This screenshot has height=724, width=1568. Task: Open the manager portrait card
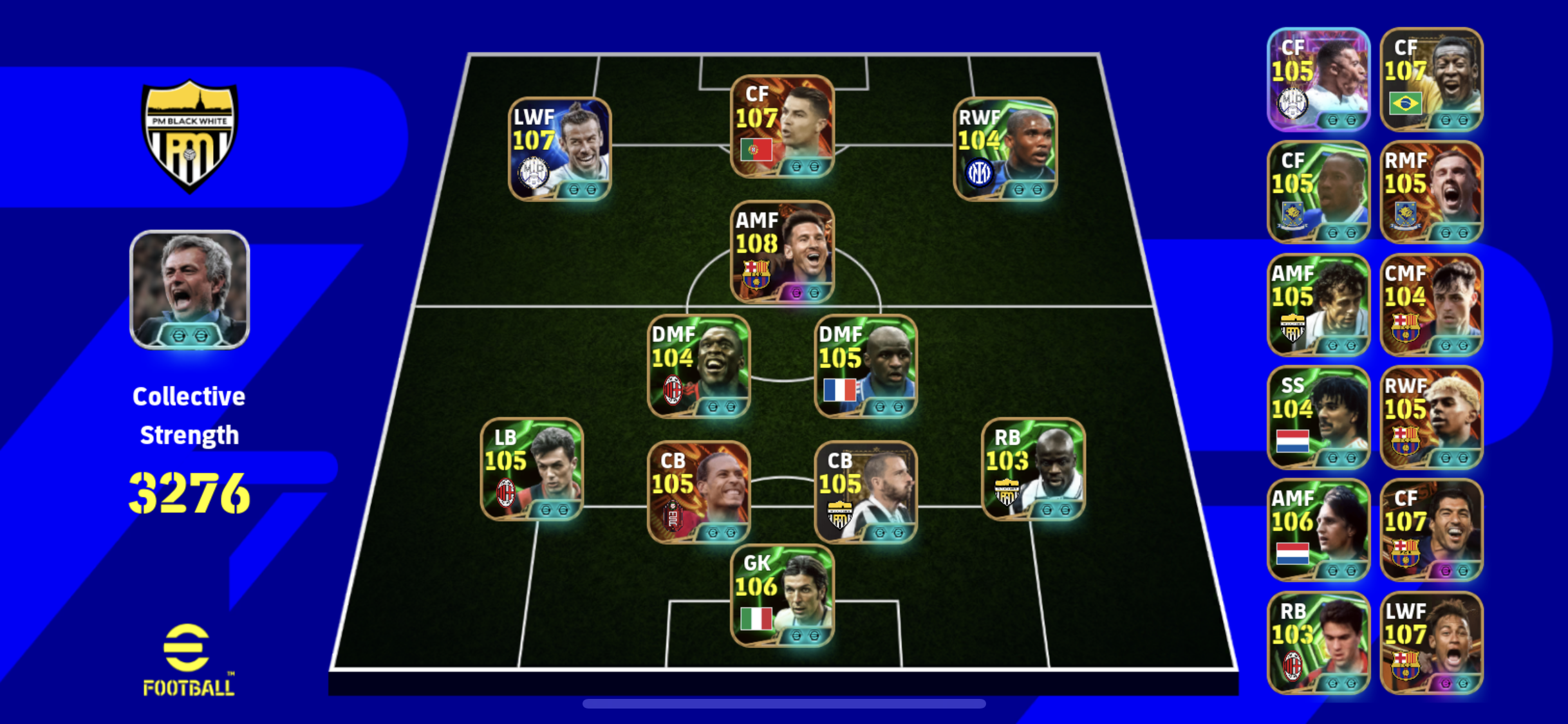189,290
